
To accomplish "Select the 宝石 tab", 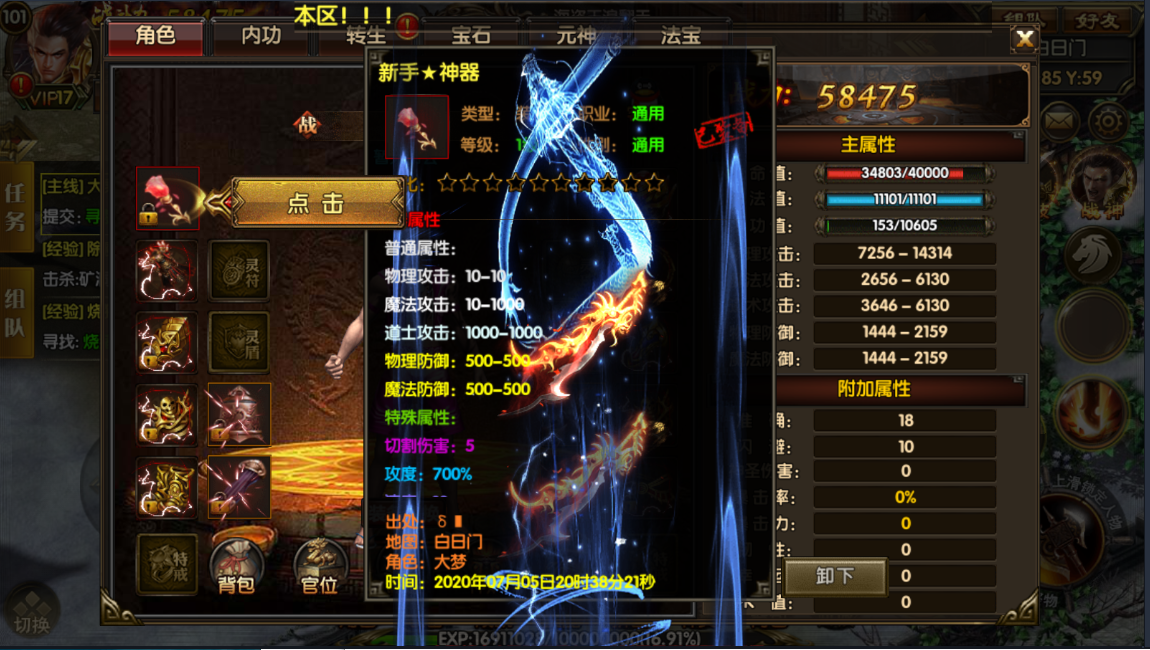I will (x=471, y=36).
